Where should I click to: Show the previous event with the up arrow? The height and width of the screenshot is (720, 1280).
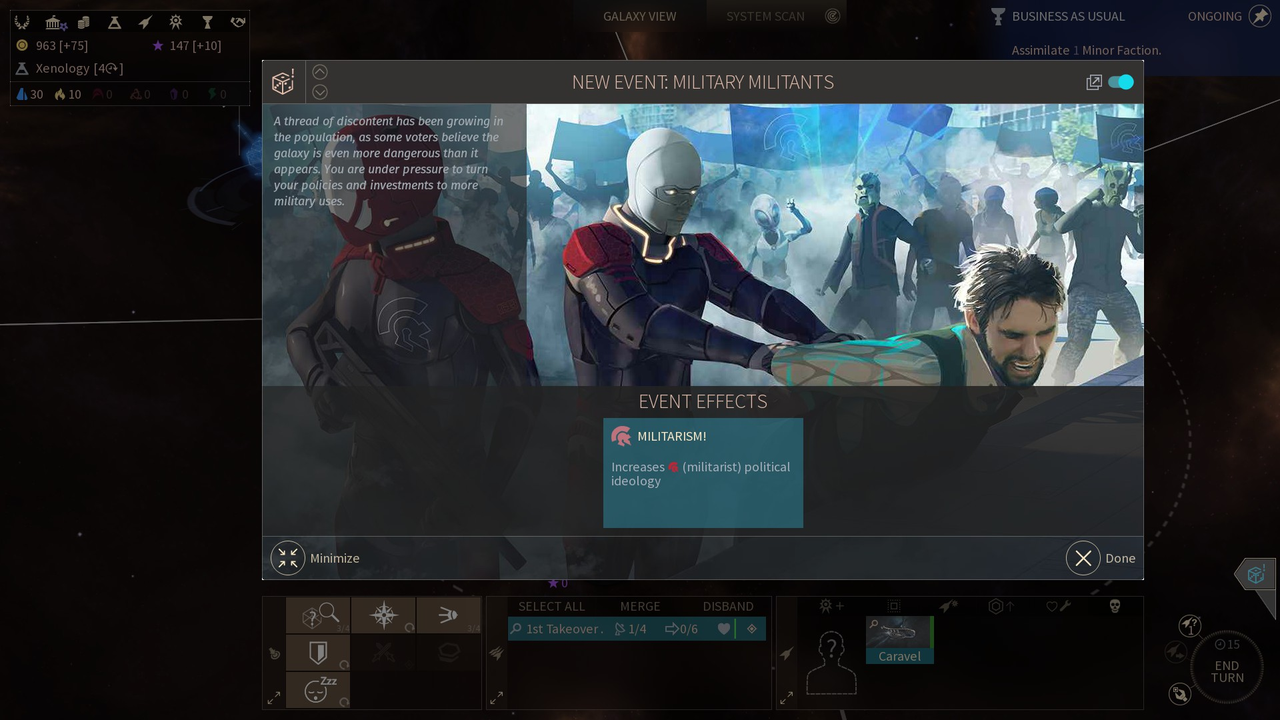(320, 72)
